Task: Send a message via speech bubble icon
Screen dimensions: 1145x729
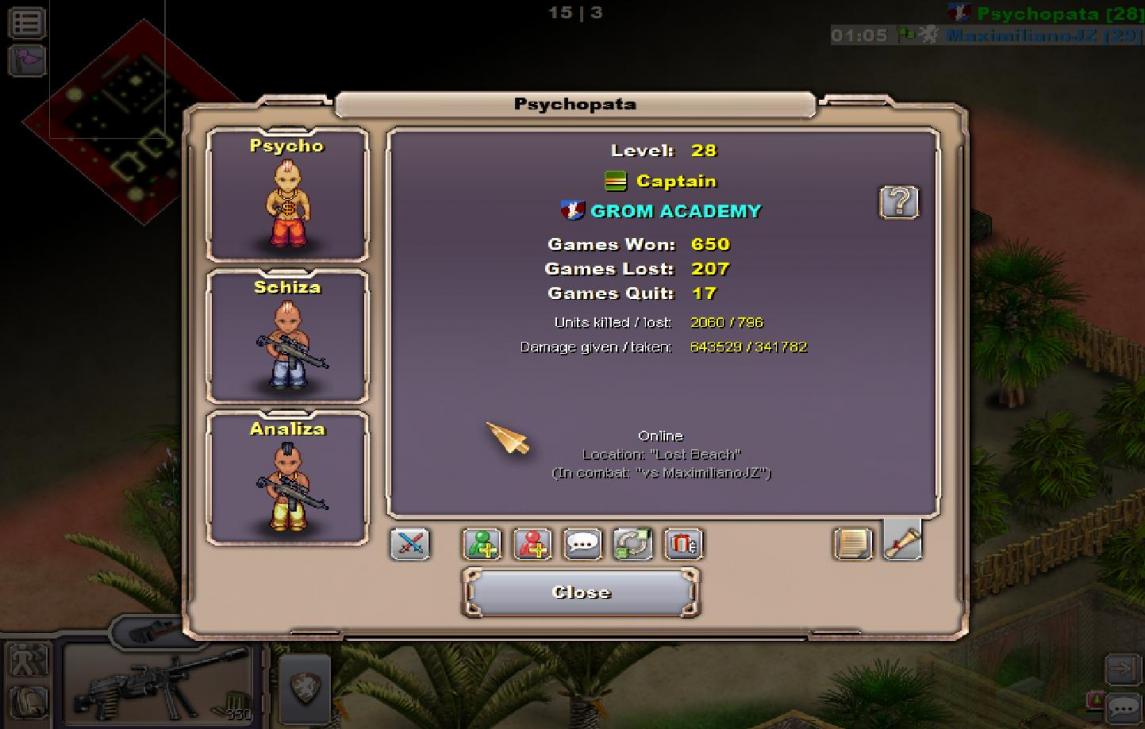Action: coord(583,544)
